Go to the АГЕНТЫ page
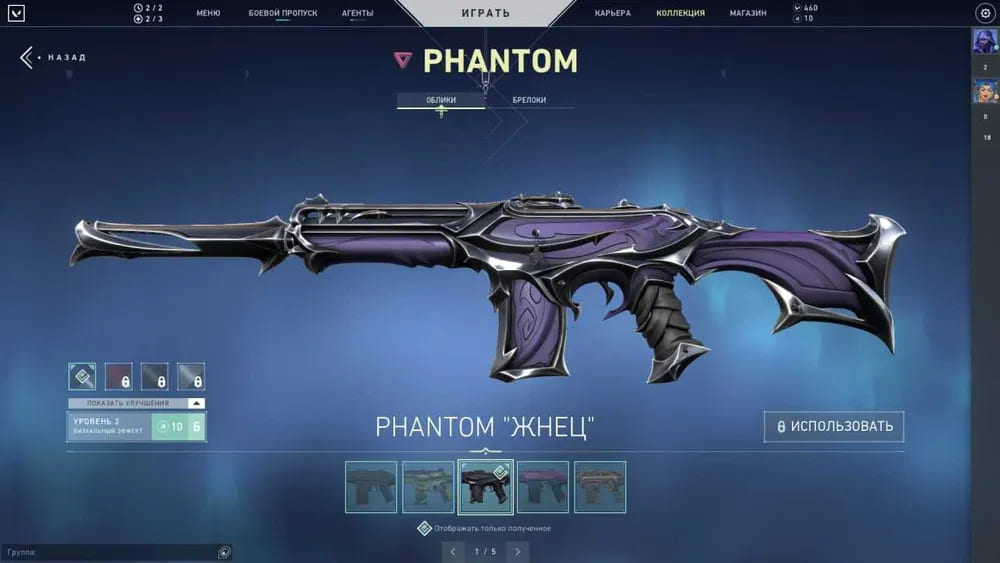1000x563 pixels. click(x=357, y=13)
